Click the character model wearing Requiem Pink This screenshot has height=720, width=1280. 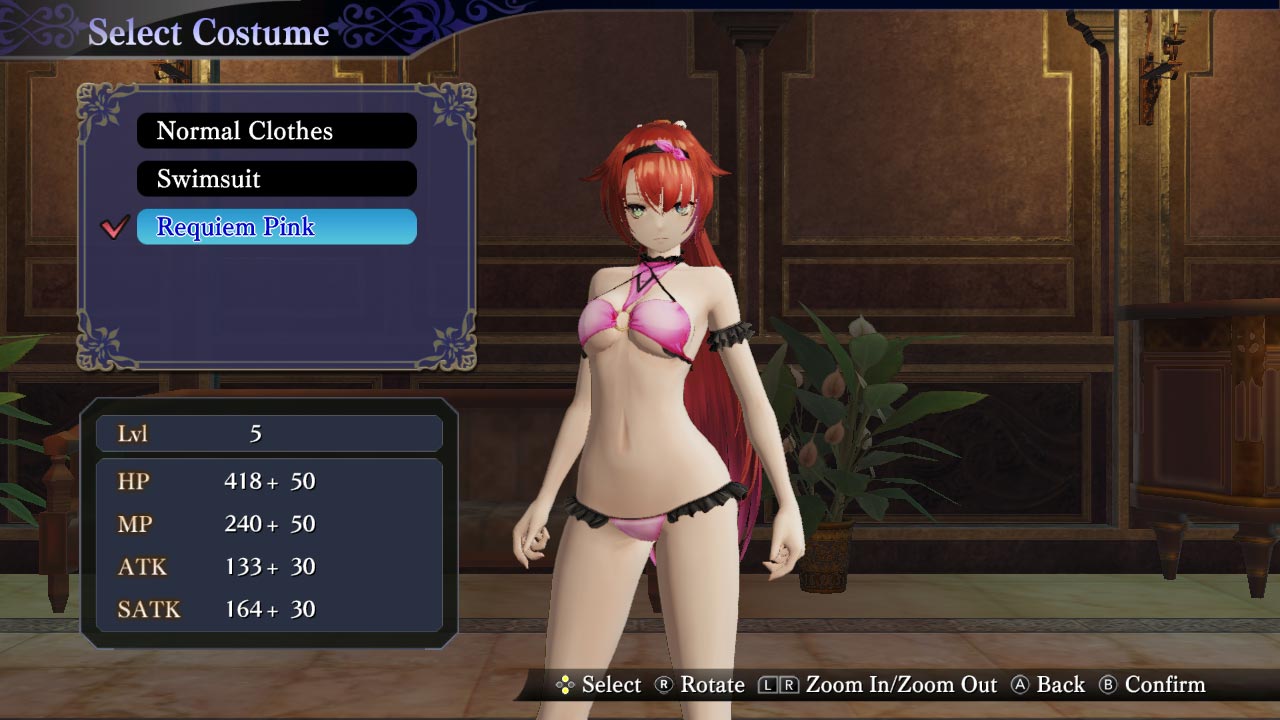click(x=660, y=400)
